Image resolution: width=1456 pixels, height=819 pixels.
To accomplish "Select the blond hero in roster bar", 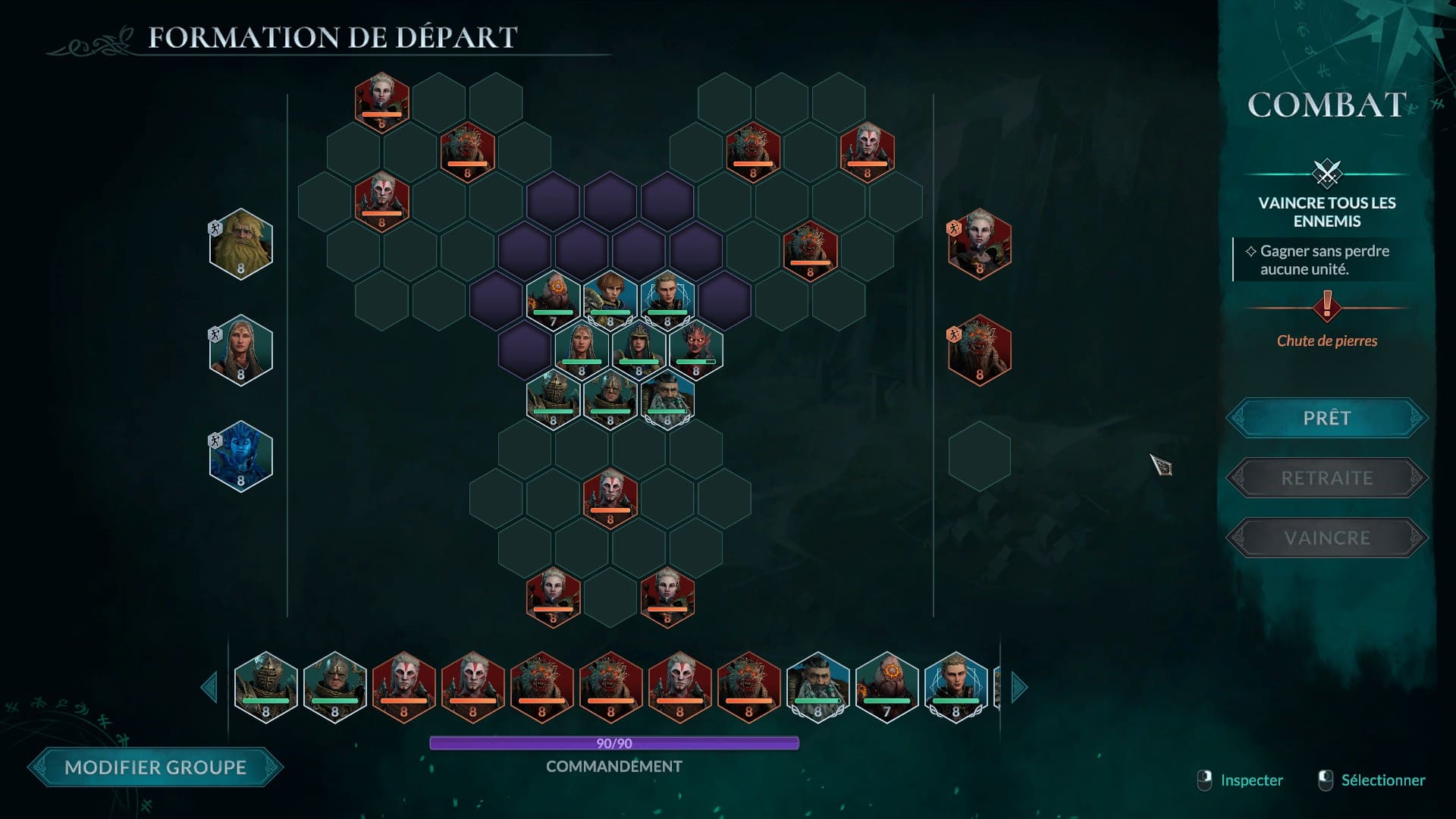I will (955, 687).
